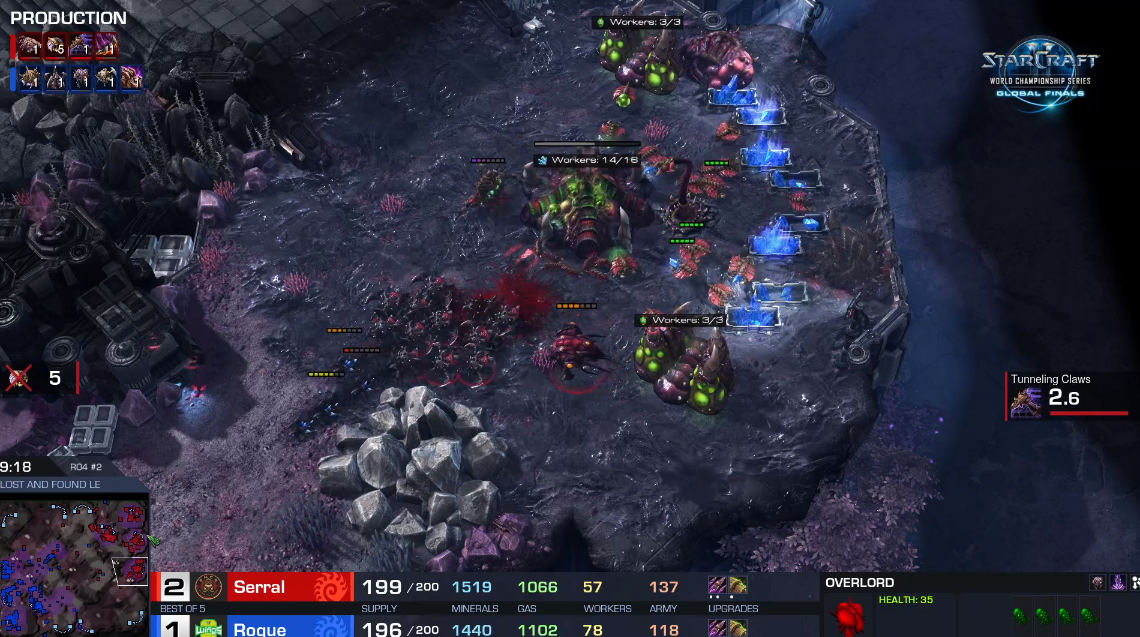Select Rogue's blue player name banner
Screen dimensions: 1140x637
[x=290, y=627]
